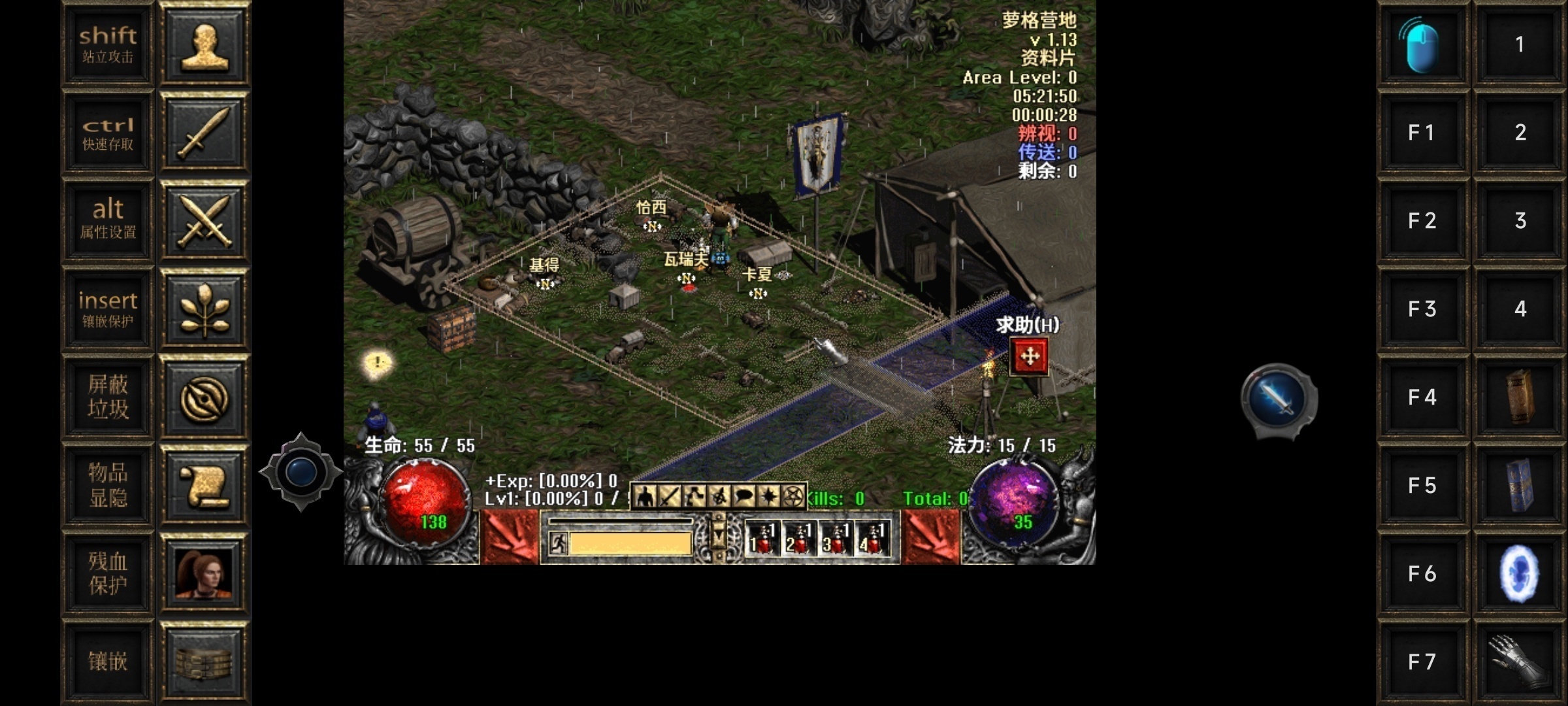Click the red 求助(H) help button
This screenshot has width=1568, height=706.
(x=1029, y=356)
